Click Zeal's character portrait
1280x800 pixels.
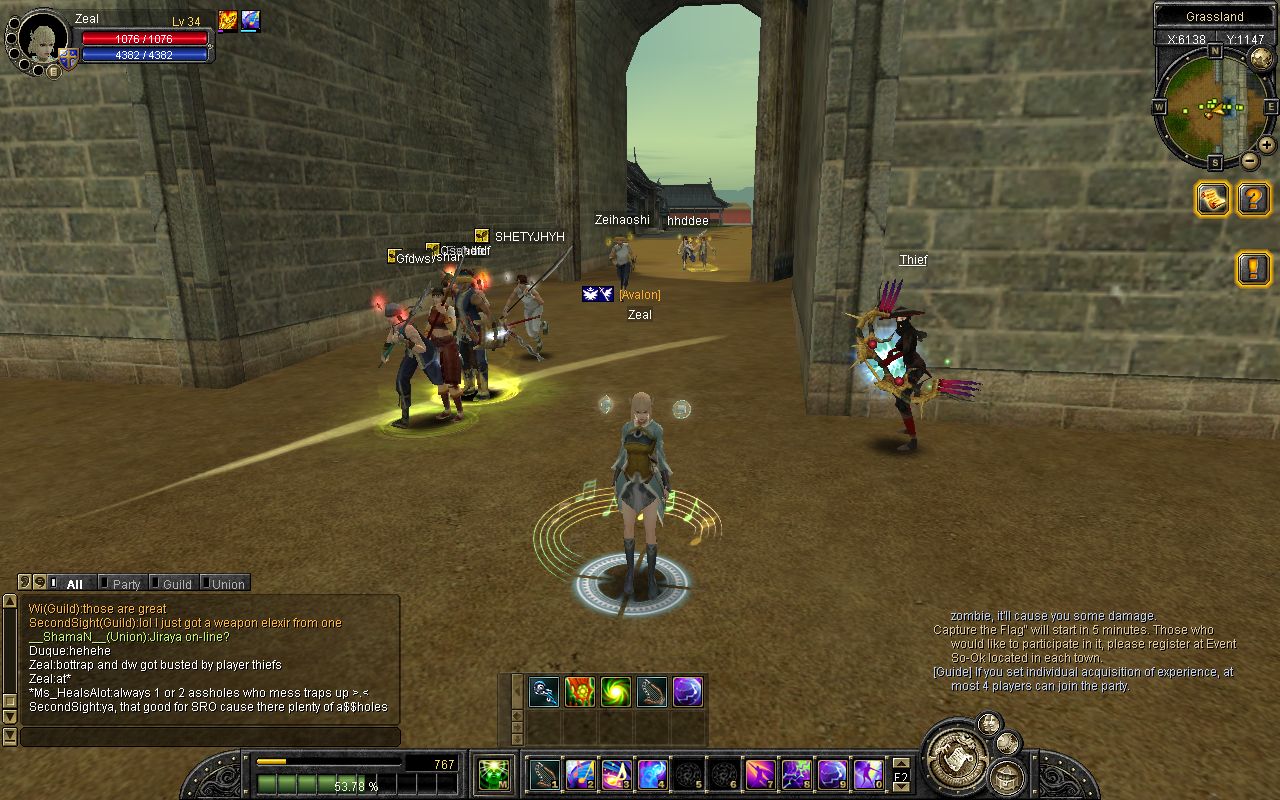coord(42,40)
